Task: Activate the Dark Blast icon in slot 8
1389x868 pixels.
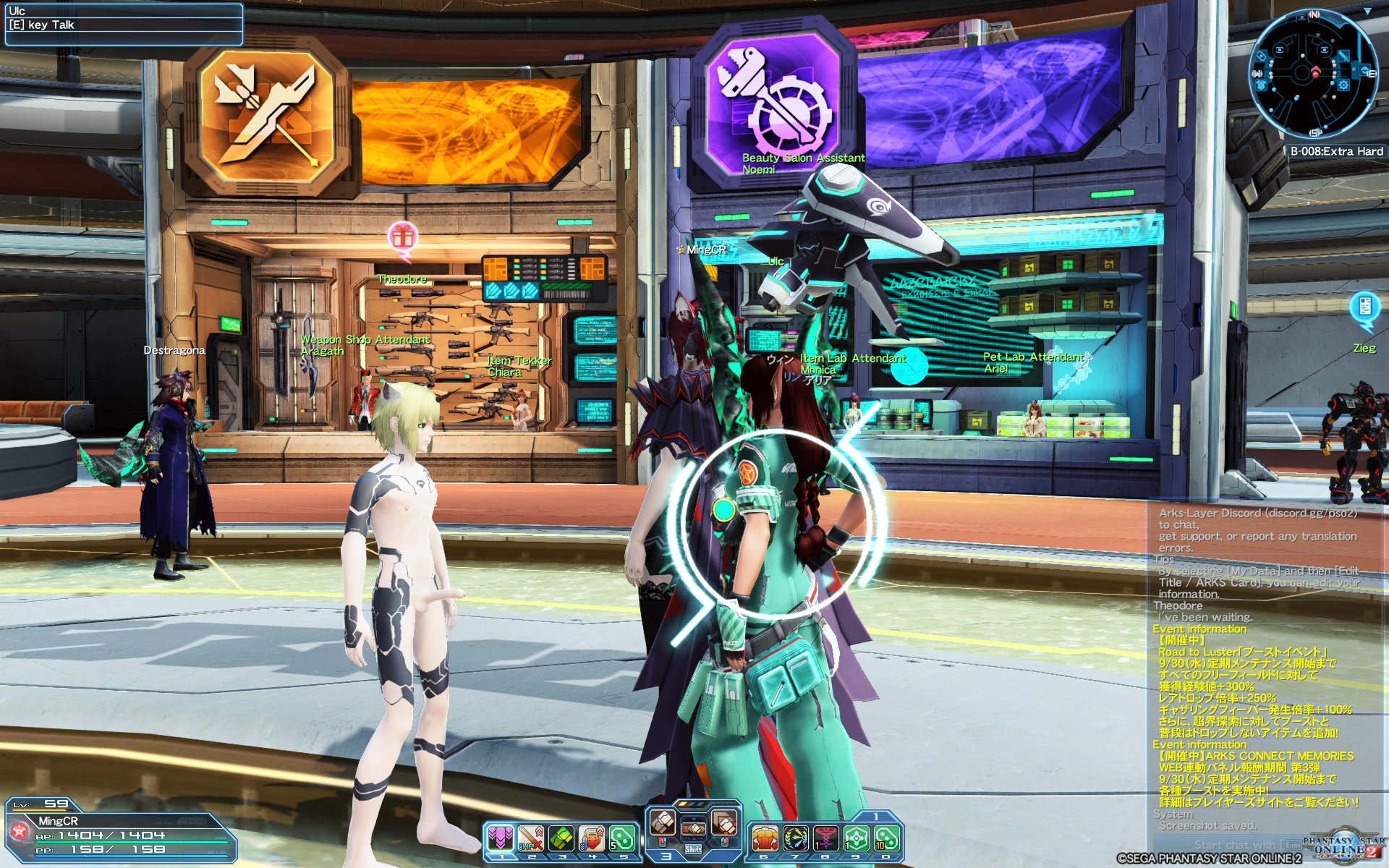Action: [825, 837]
